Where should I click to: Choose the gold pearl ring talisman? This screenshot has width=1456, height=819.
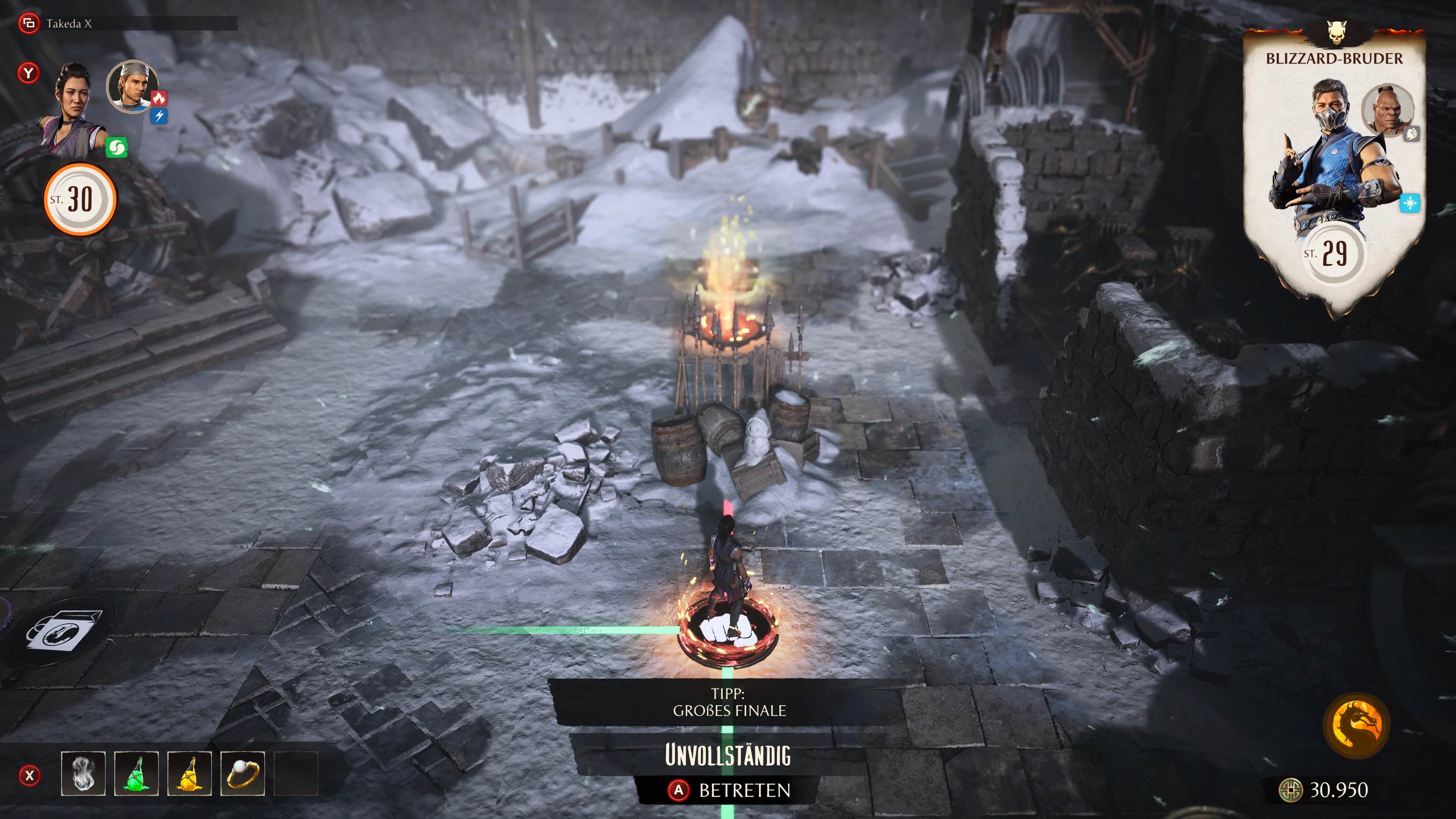[243, 773]
